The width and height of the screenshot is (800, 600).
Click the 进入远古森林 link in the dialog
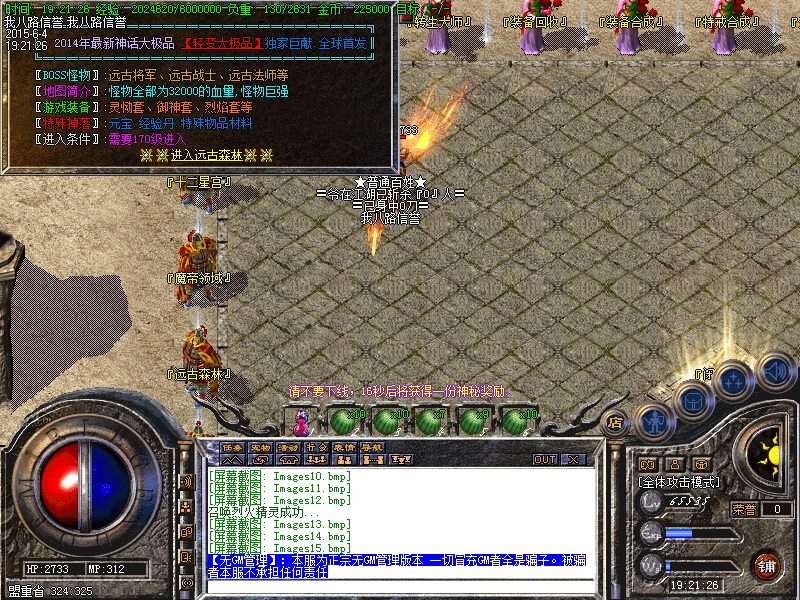[206, 155]
